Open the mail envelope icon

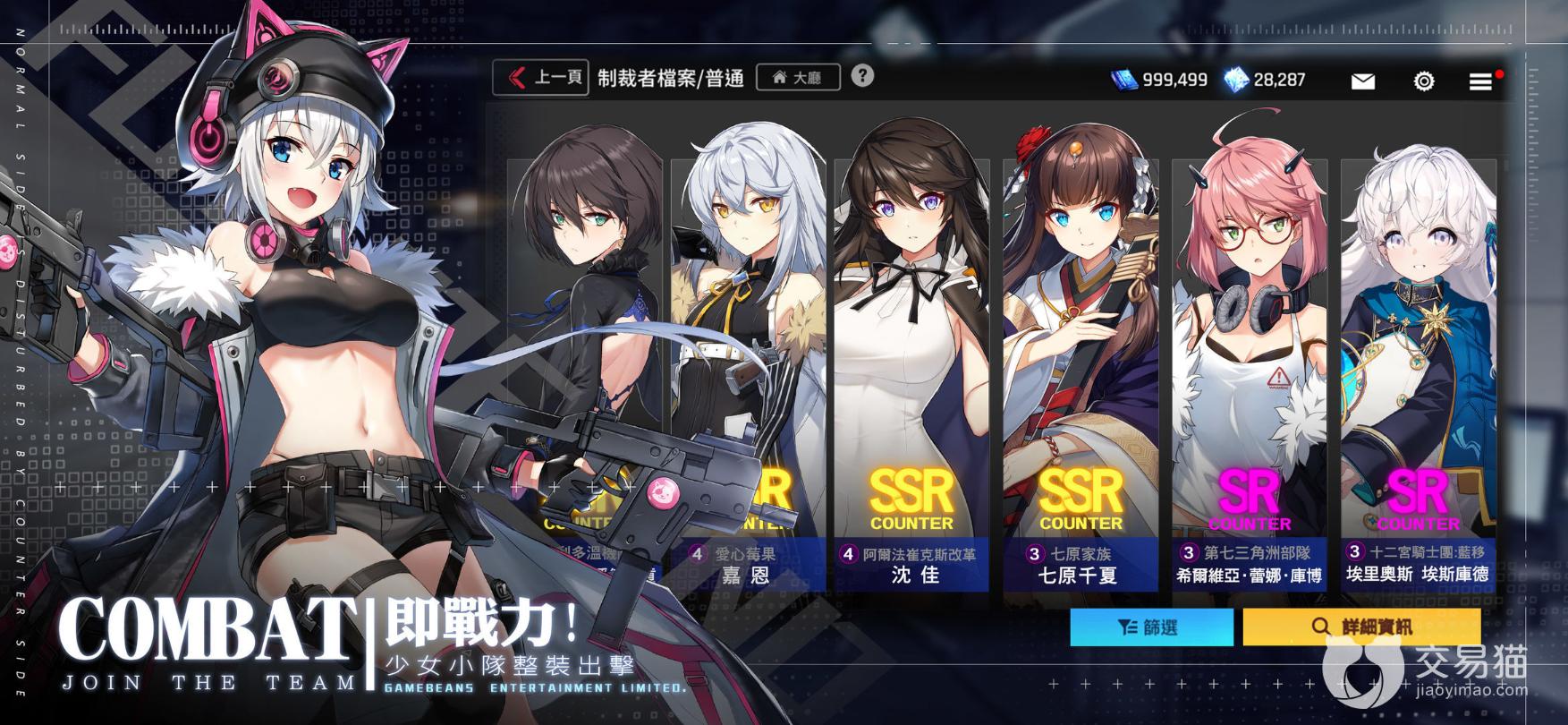click(x=1362, y=81)
